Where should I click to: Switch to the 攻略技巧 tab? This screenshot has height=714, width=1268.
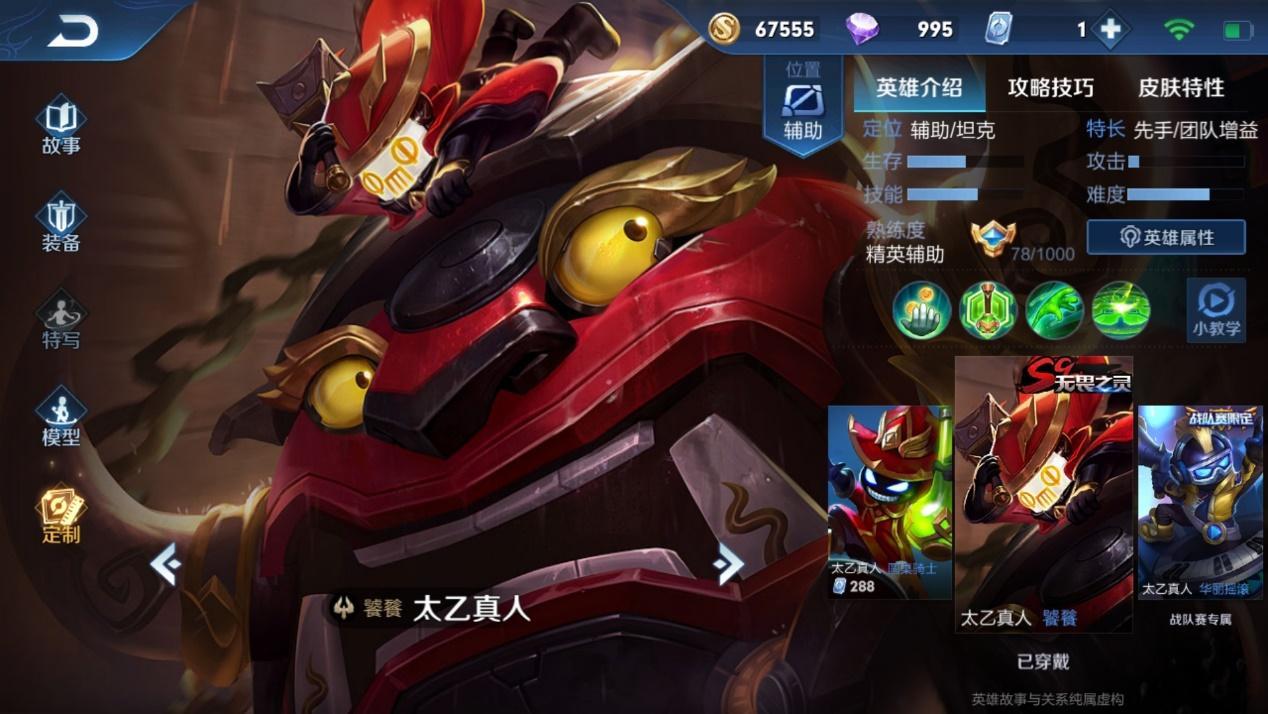point(1050,88)
